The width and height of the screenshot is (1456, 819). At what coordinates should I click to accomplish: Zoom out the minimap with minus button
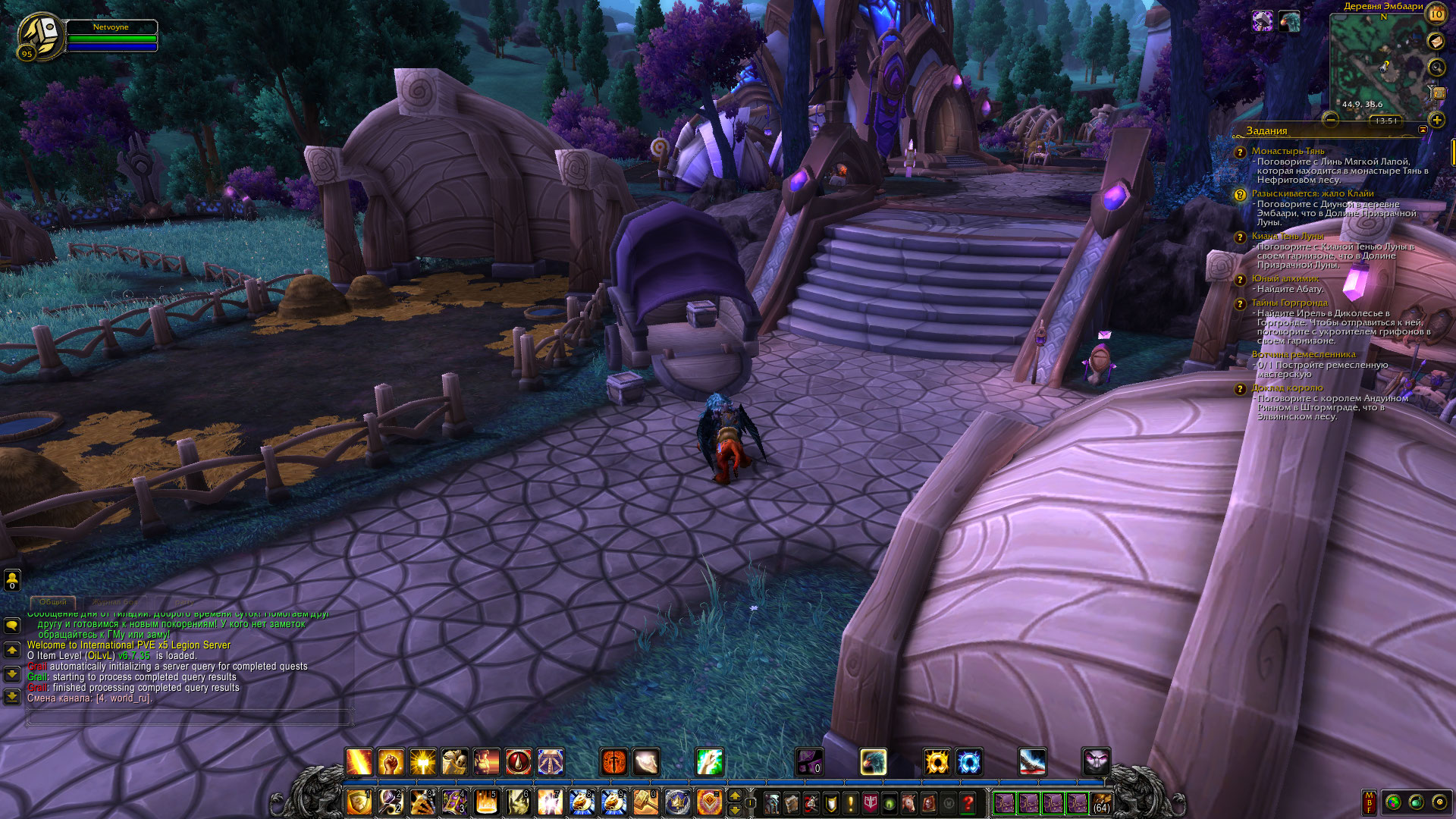pos(1330,119)
